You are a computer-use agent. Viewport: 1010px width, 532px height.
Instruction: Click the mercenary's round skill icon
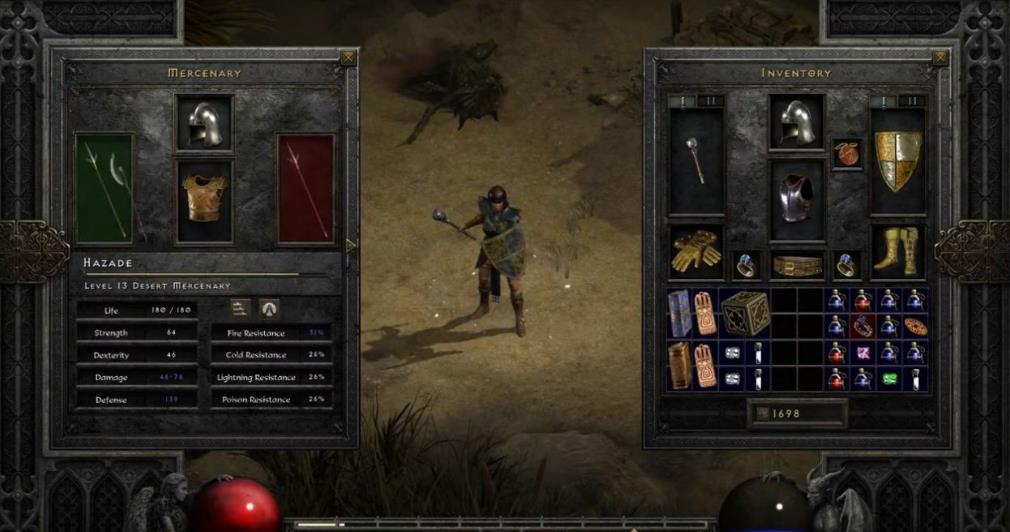coord(269,308)
